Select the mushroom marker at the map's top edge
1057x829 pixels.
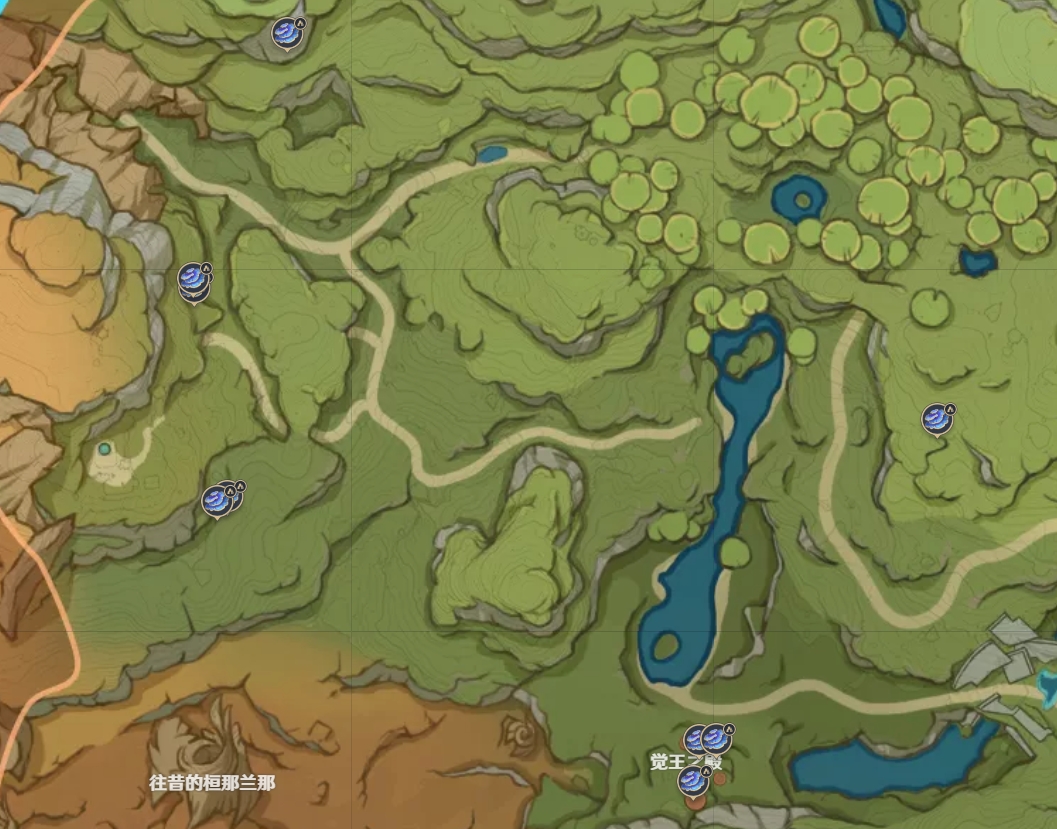[x=286, y=31]
